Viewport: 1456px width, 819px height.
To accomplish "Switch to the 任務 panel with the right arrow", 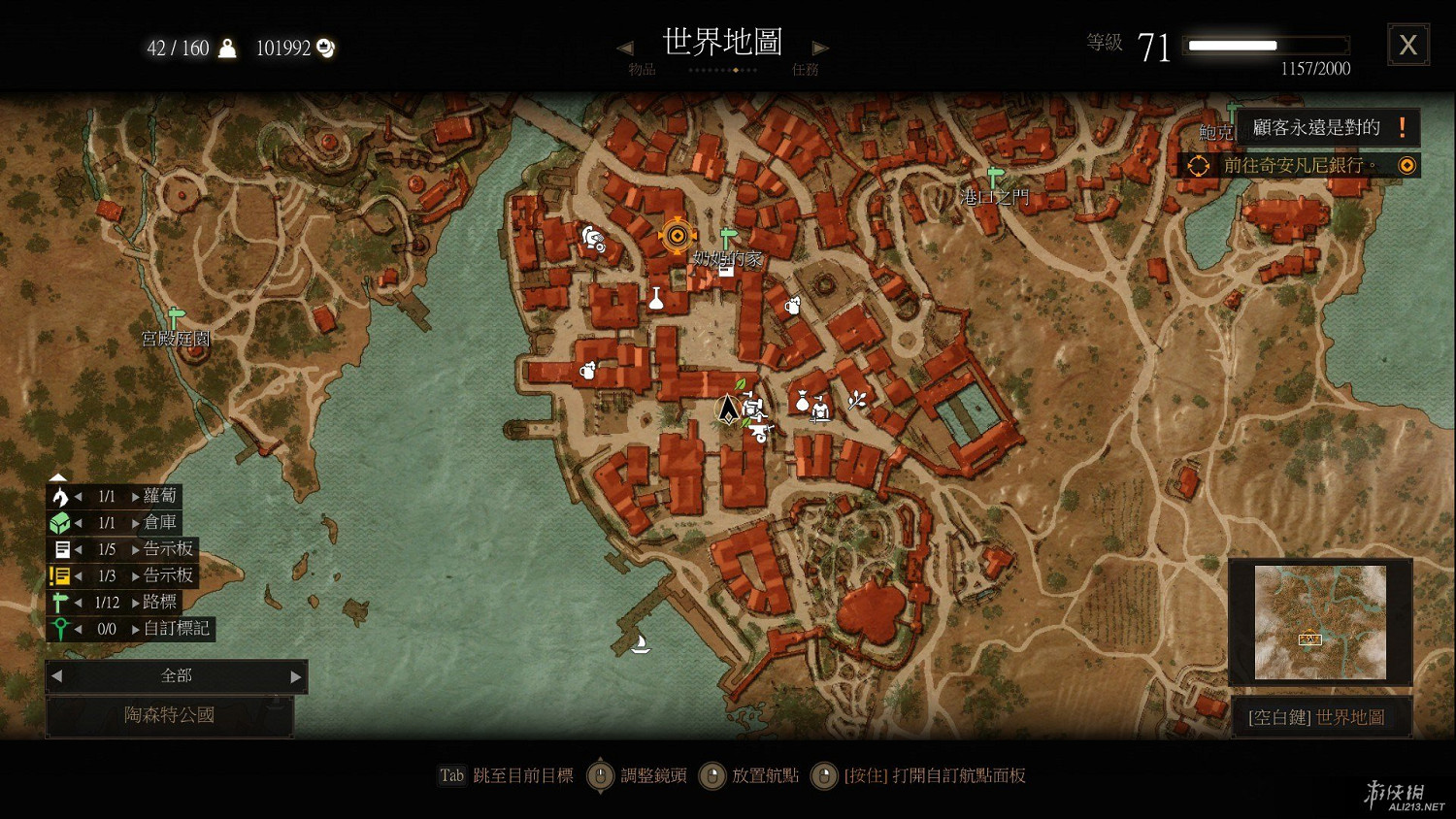I will coord(820,48).
